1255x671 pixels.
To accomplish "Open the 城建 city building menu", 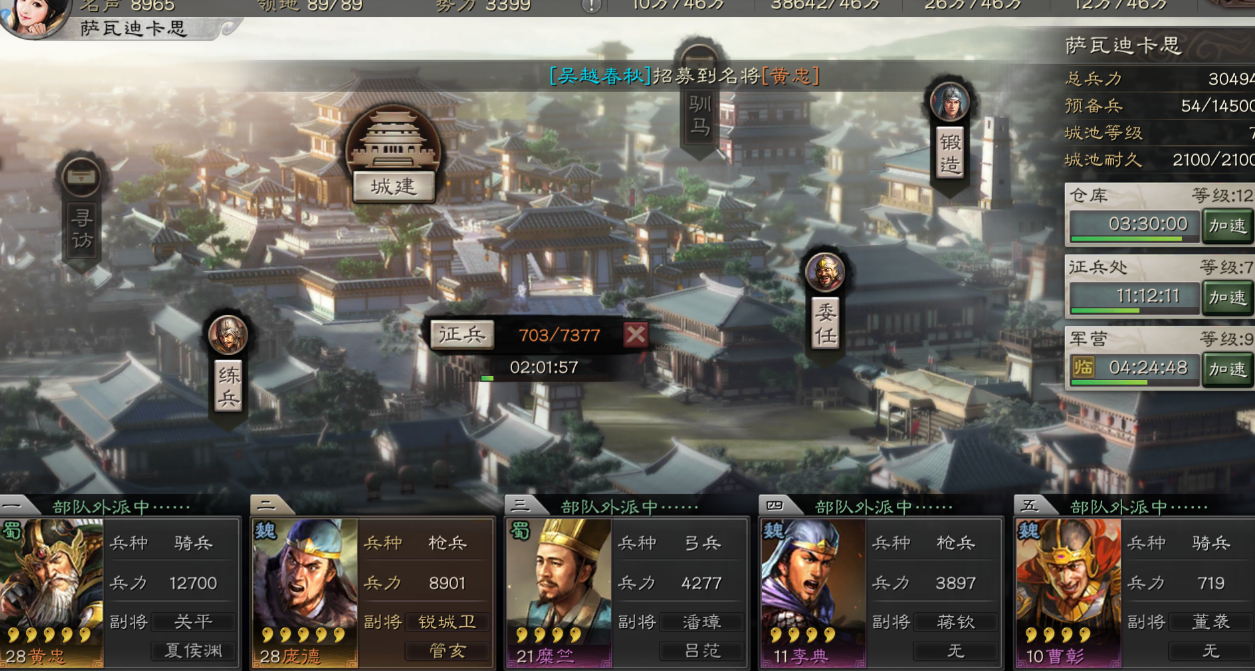I will pos(392,186).
